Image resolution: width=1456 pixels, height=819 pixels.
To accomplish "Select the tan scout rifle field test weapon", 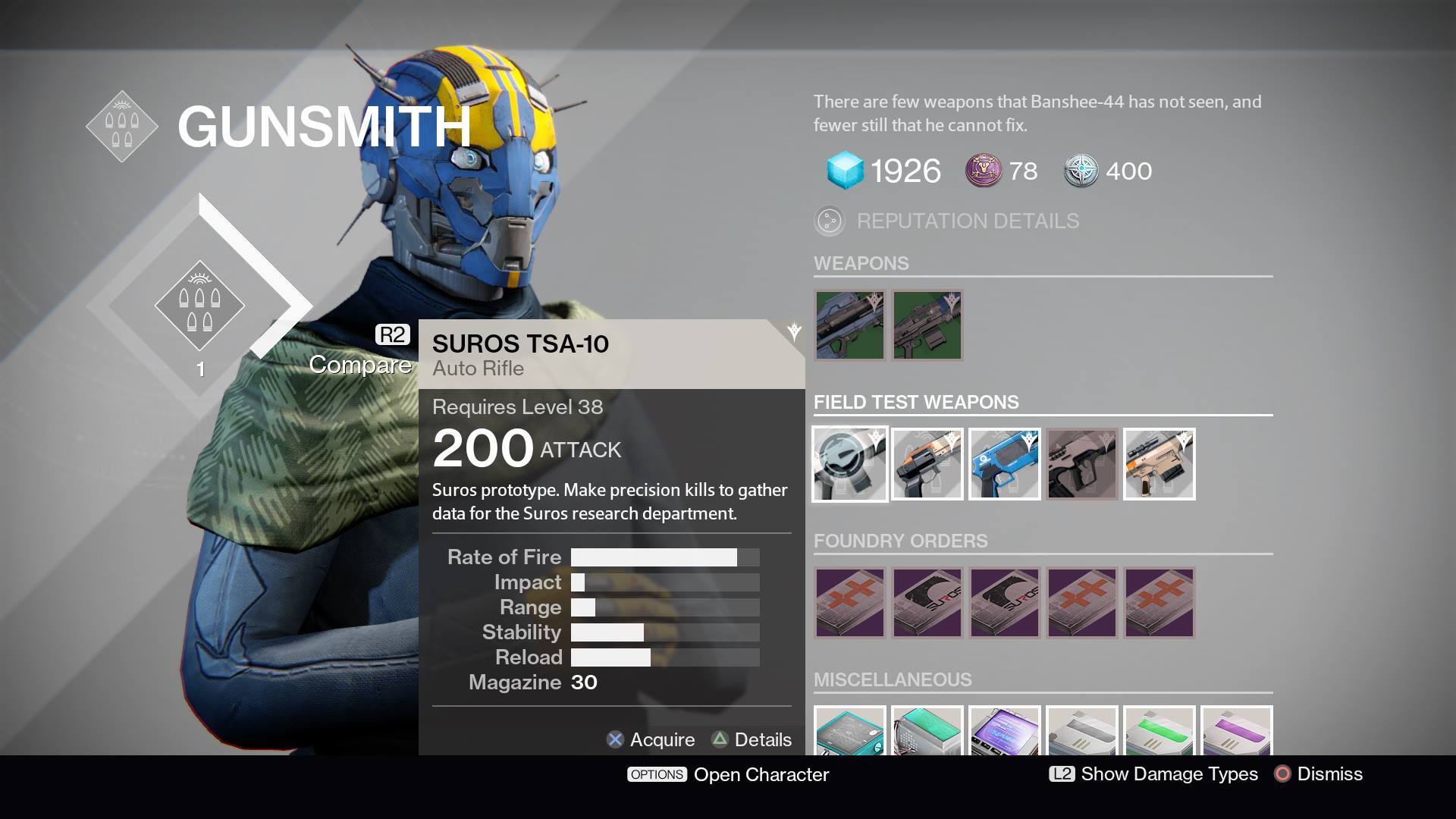I will pos(1159,463).
